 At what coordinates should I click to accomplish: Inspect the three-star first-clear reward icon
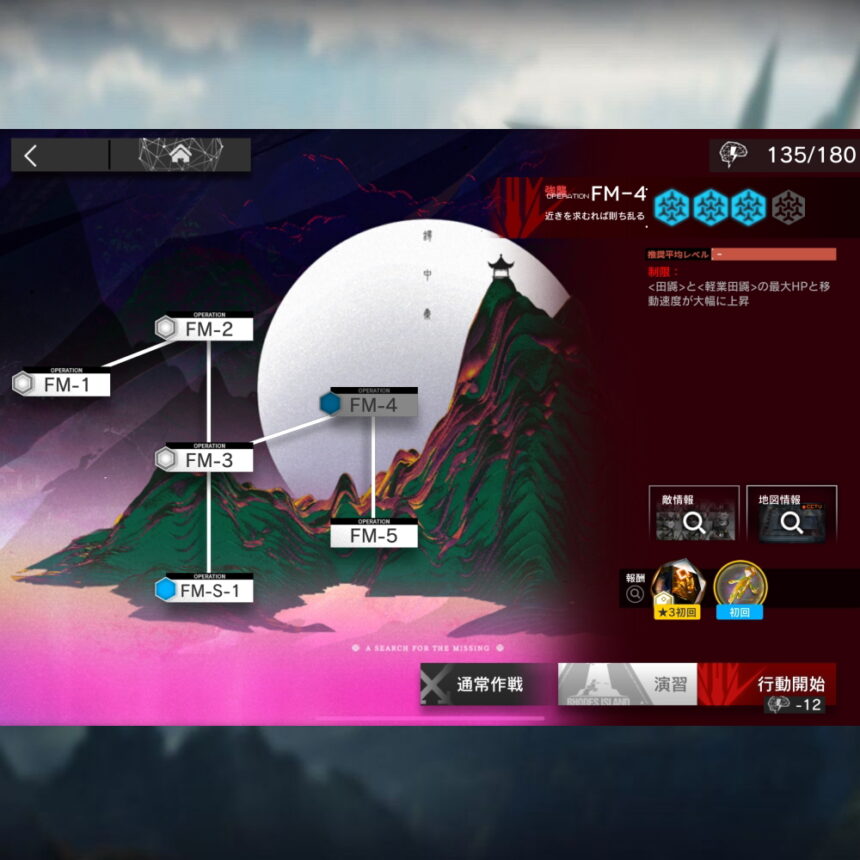coord(678,586)
